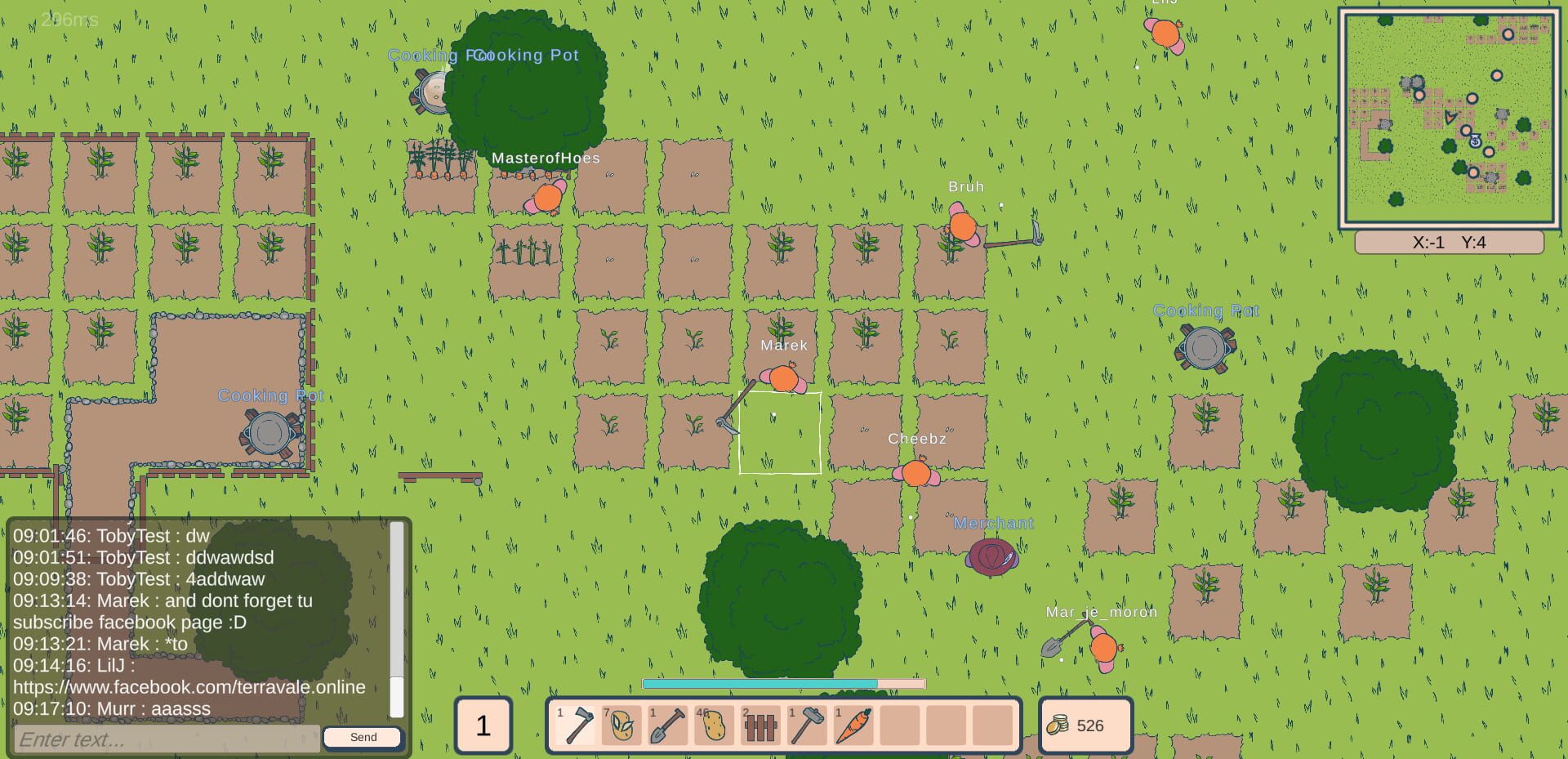Viewport: 1568px width, 759px height.
Task: Select an empty hotbar slot
Action: pos(947,726)
